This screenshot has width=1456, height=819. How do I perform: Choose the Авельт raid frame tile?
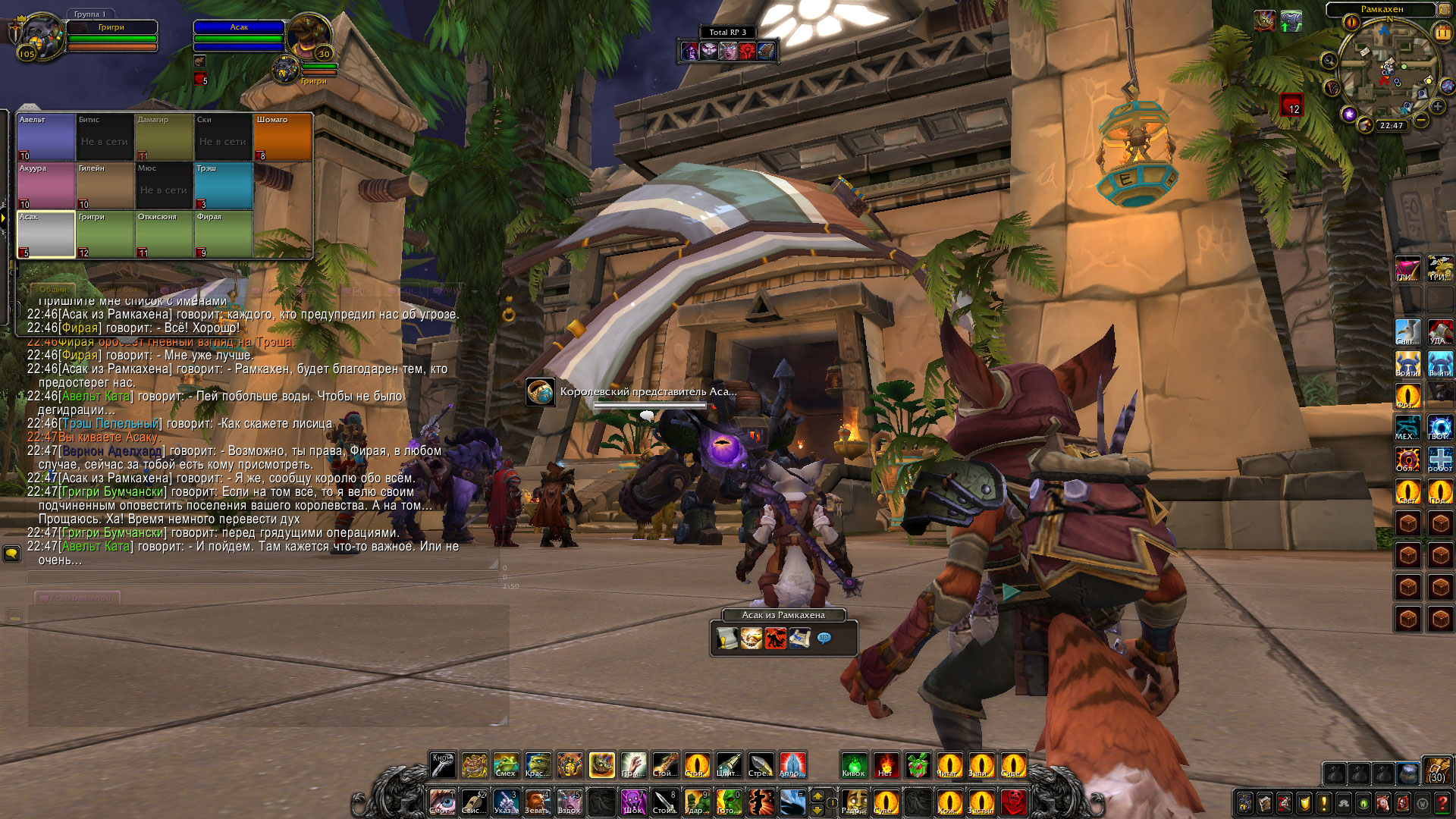tap(46, 137)
